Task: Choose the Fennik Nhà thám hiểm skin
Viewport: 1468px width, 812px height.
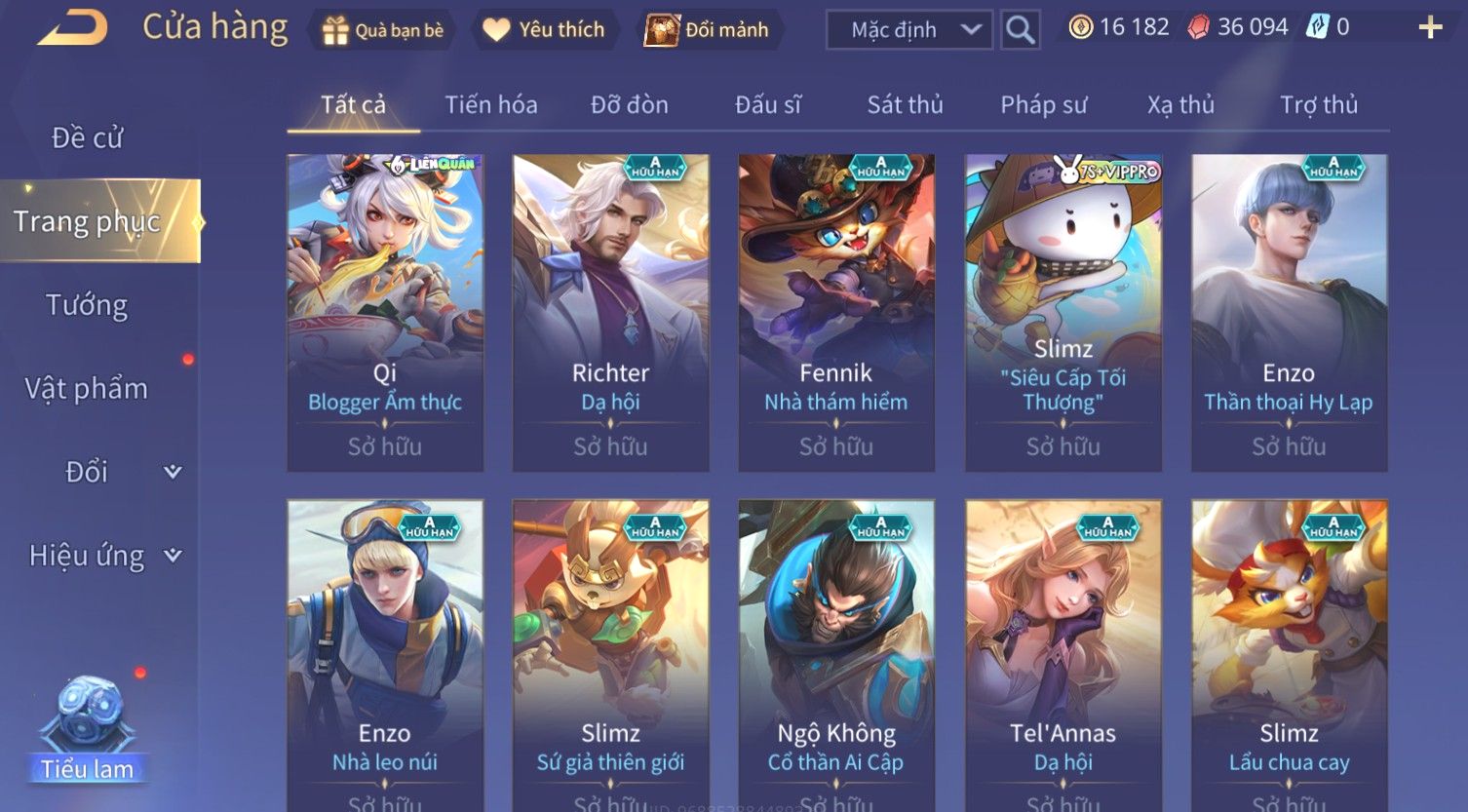Action: pyautogui.click(x=836, y=312)
